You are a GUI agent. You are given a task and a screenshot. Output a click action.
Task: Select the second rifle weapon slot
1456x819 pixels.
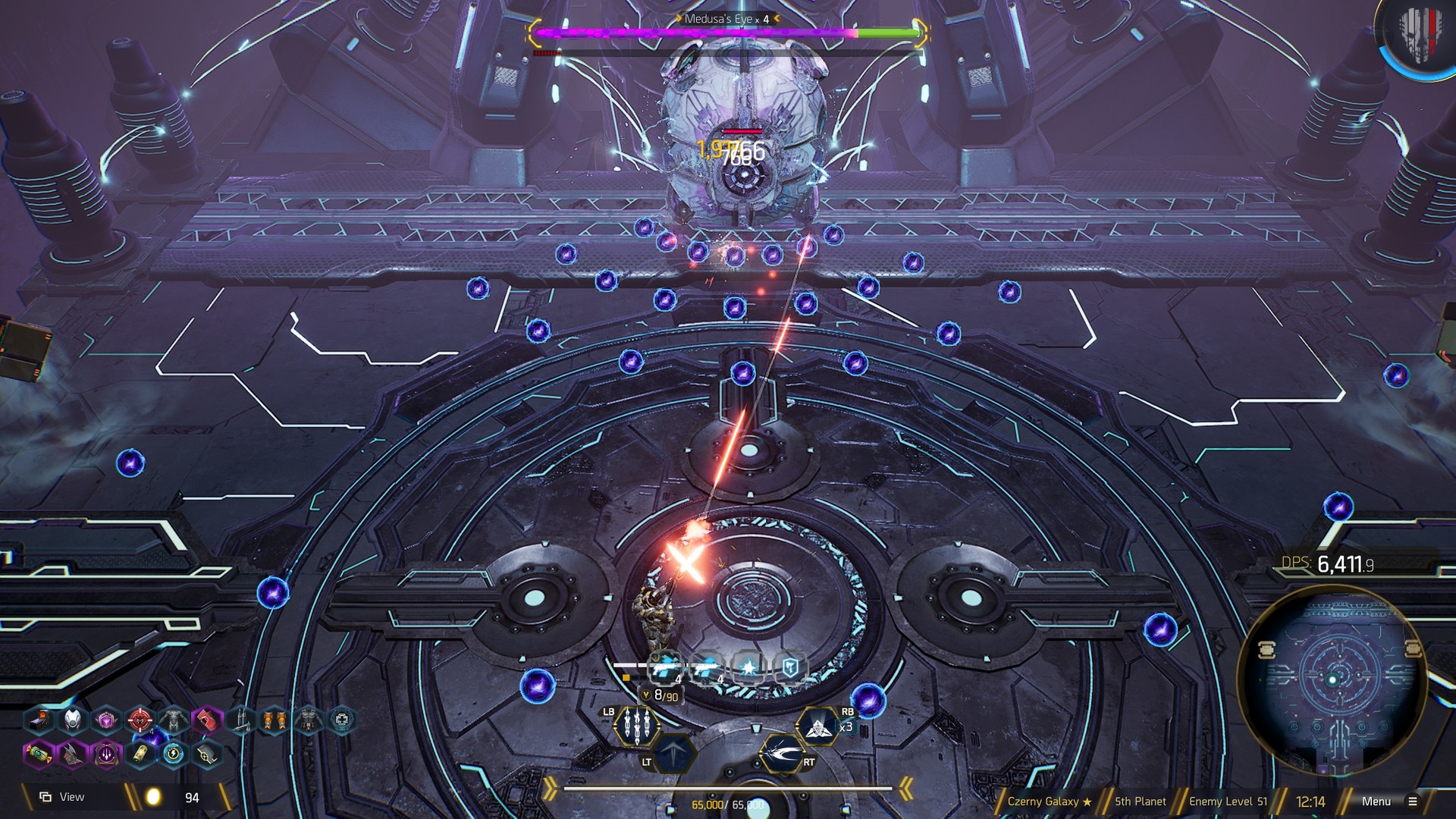pos(708,667)
